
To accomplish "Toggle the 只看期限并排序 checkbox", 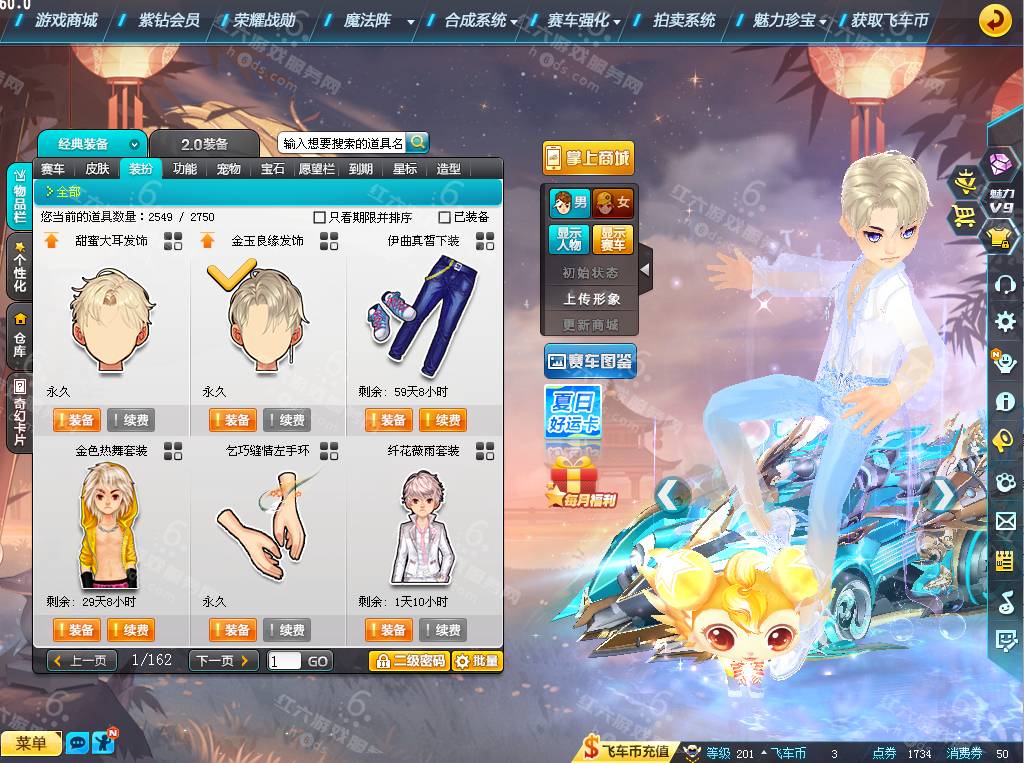I will tap(320, 217).
